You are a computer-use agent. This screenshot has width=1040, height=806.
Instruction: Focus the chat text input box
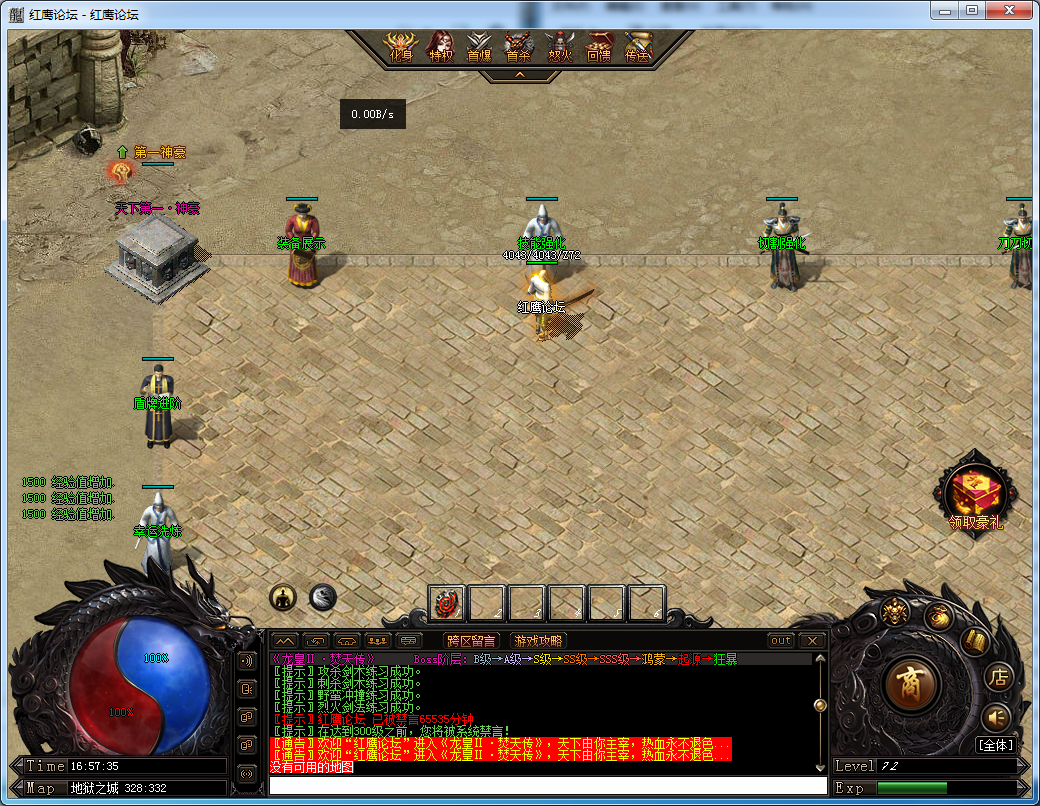click(547, 786)
